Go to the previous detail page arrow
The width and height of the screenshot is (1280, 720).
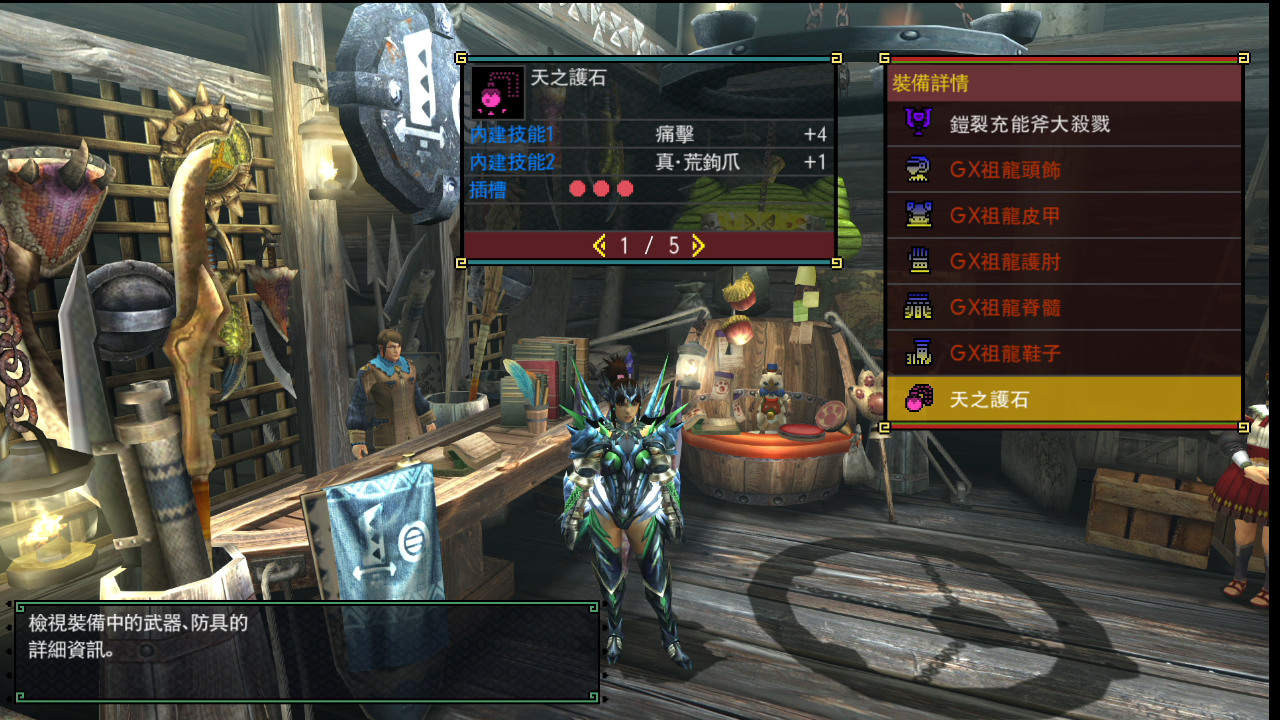(x=600, y=245)
